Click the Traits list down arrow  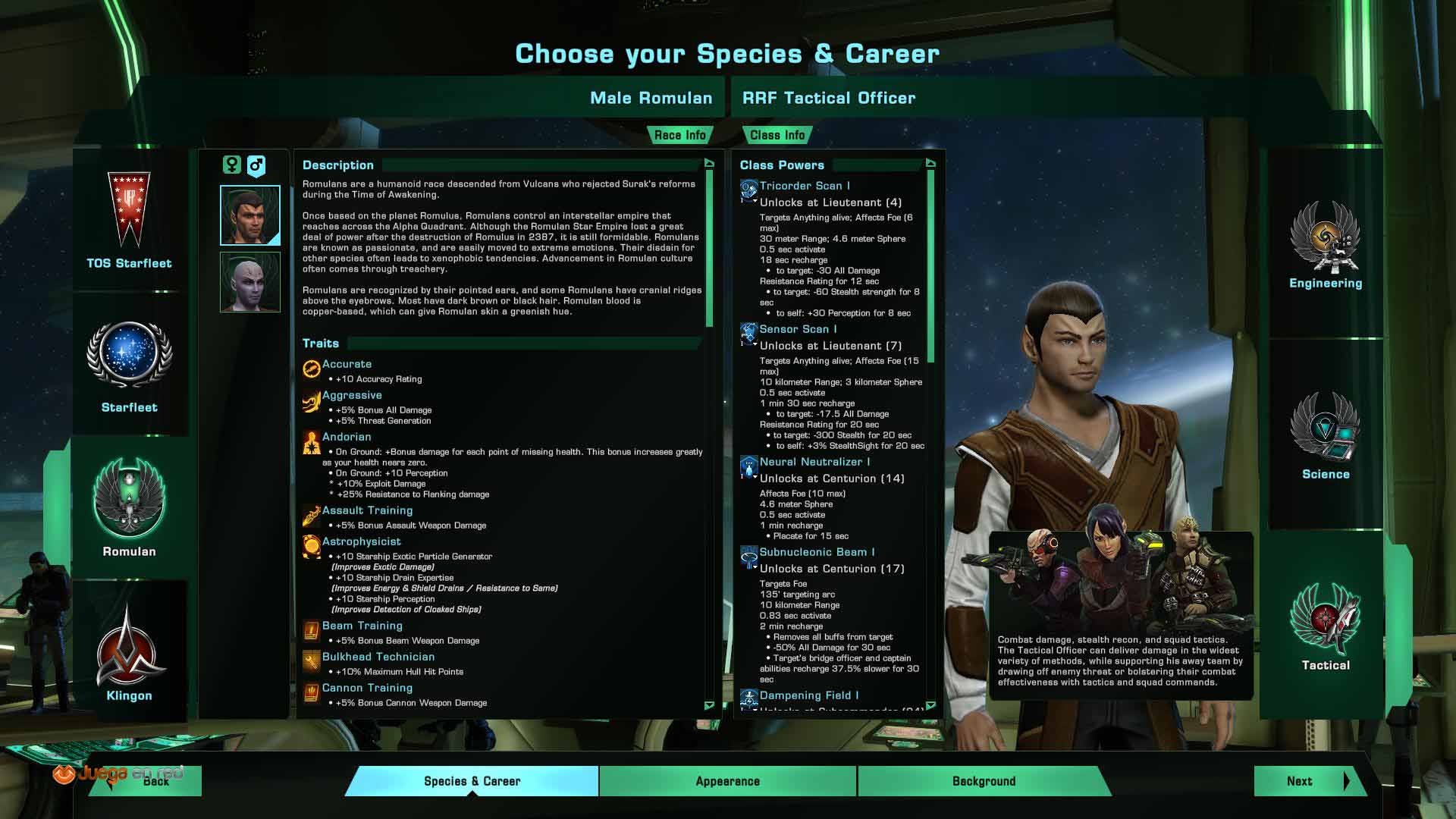(x=709, y=705)
